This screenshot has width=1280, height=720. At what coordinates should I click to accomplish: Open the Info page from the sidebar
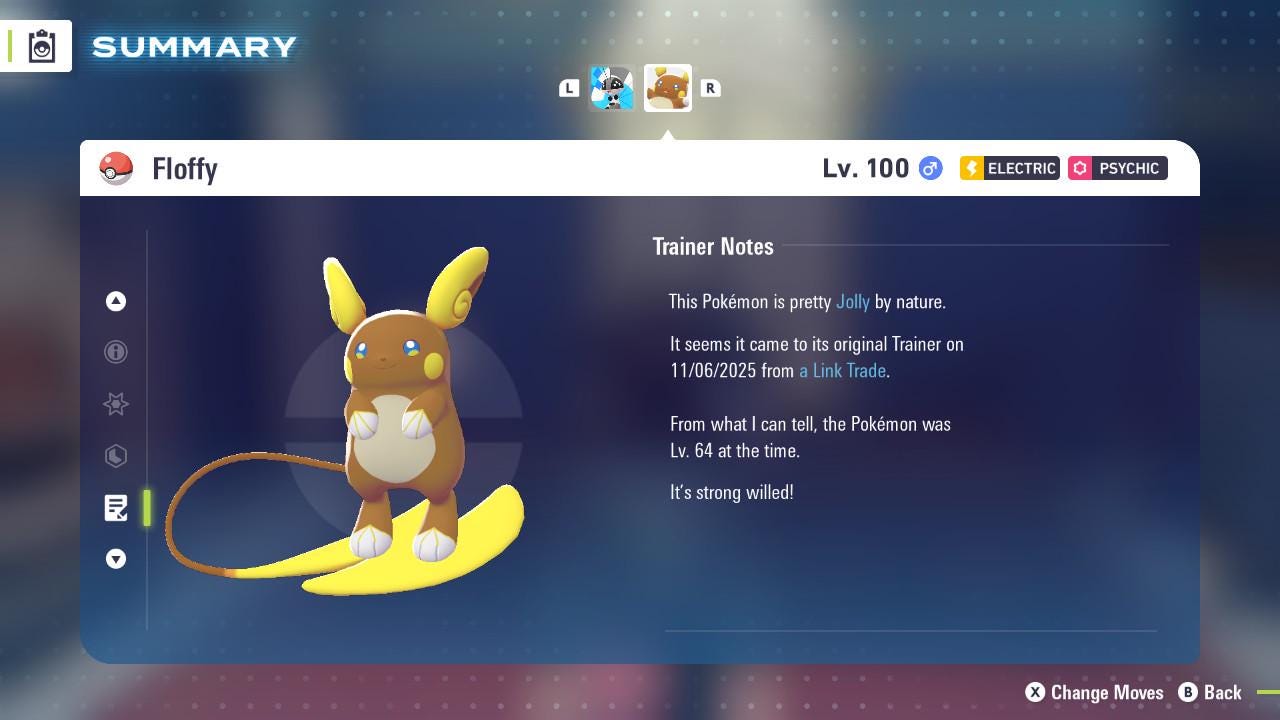116,352
